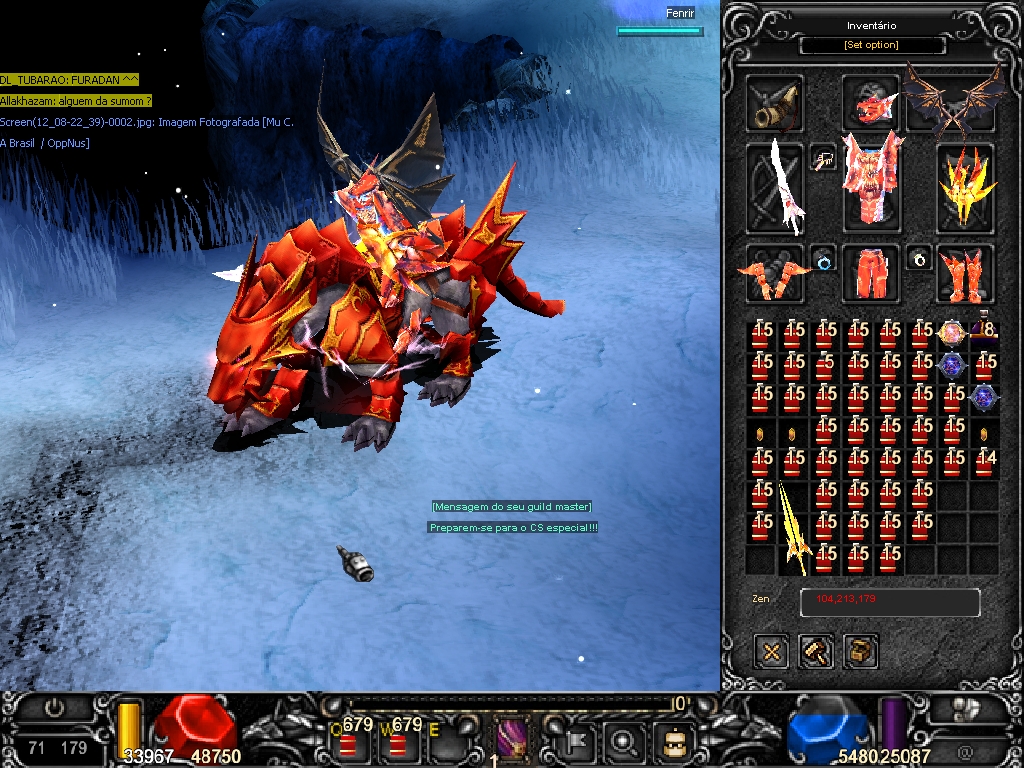Image resolution: width=1024 pixels, height=768 pixels.
Task: Select the equipped red dragon helmet
Action: coord(870,103)
